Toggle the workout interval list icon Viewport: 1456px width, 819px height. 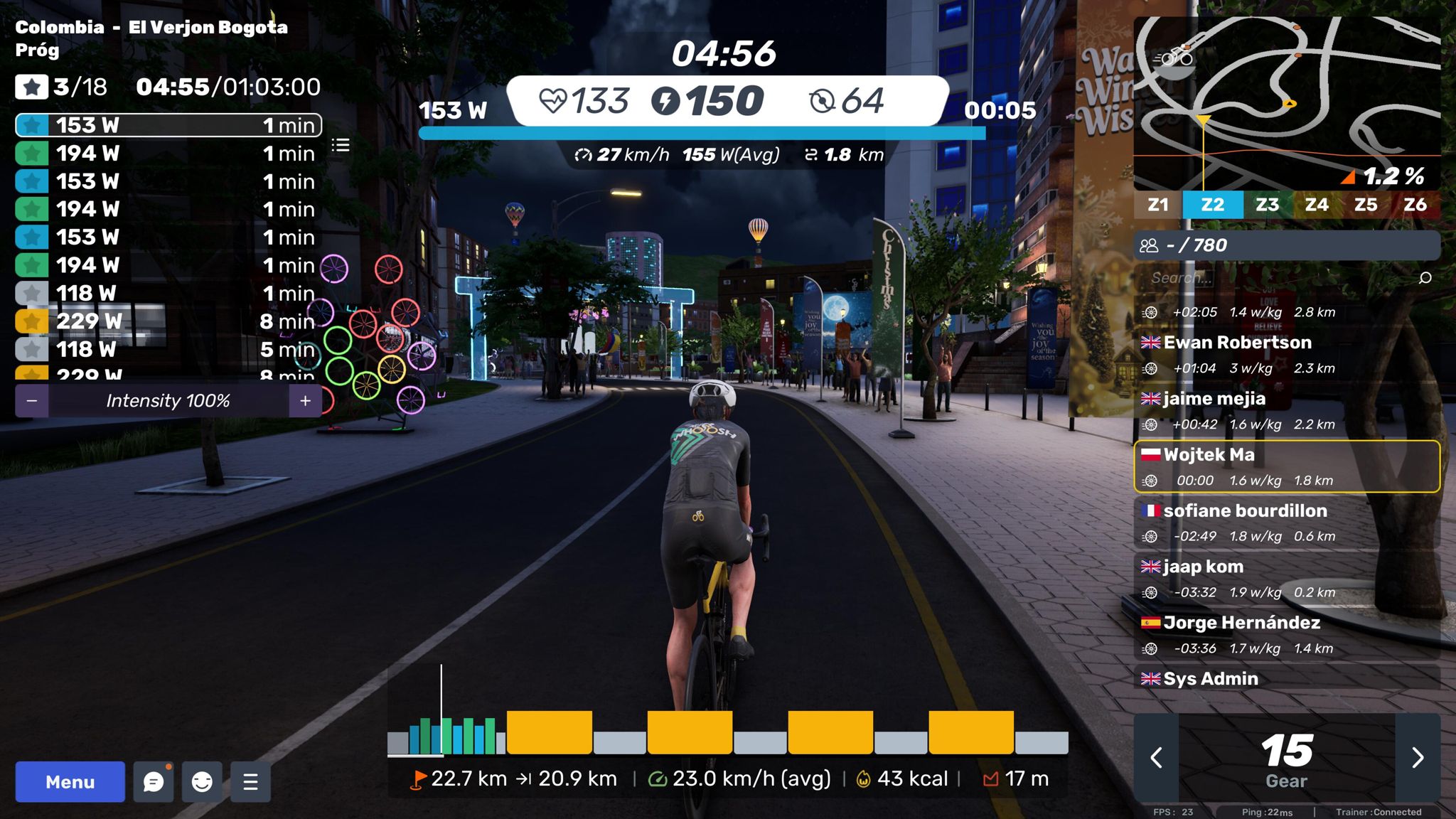(341, 146)
